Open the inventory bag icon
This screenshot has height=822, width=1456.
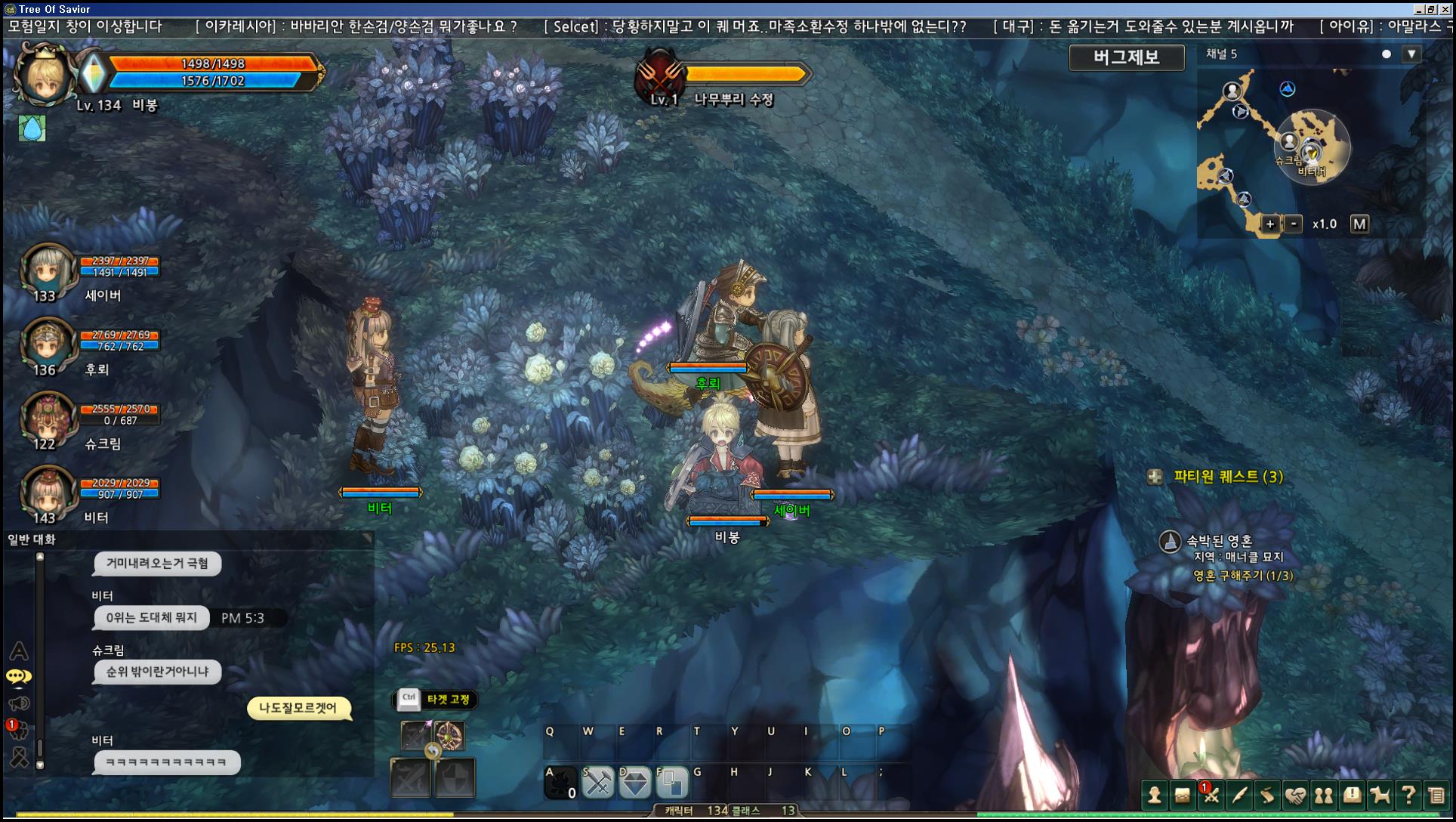[x=1182, y=795]
